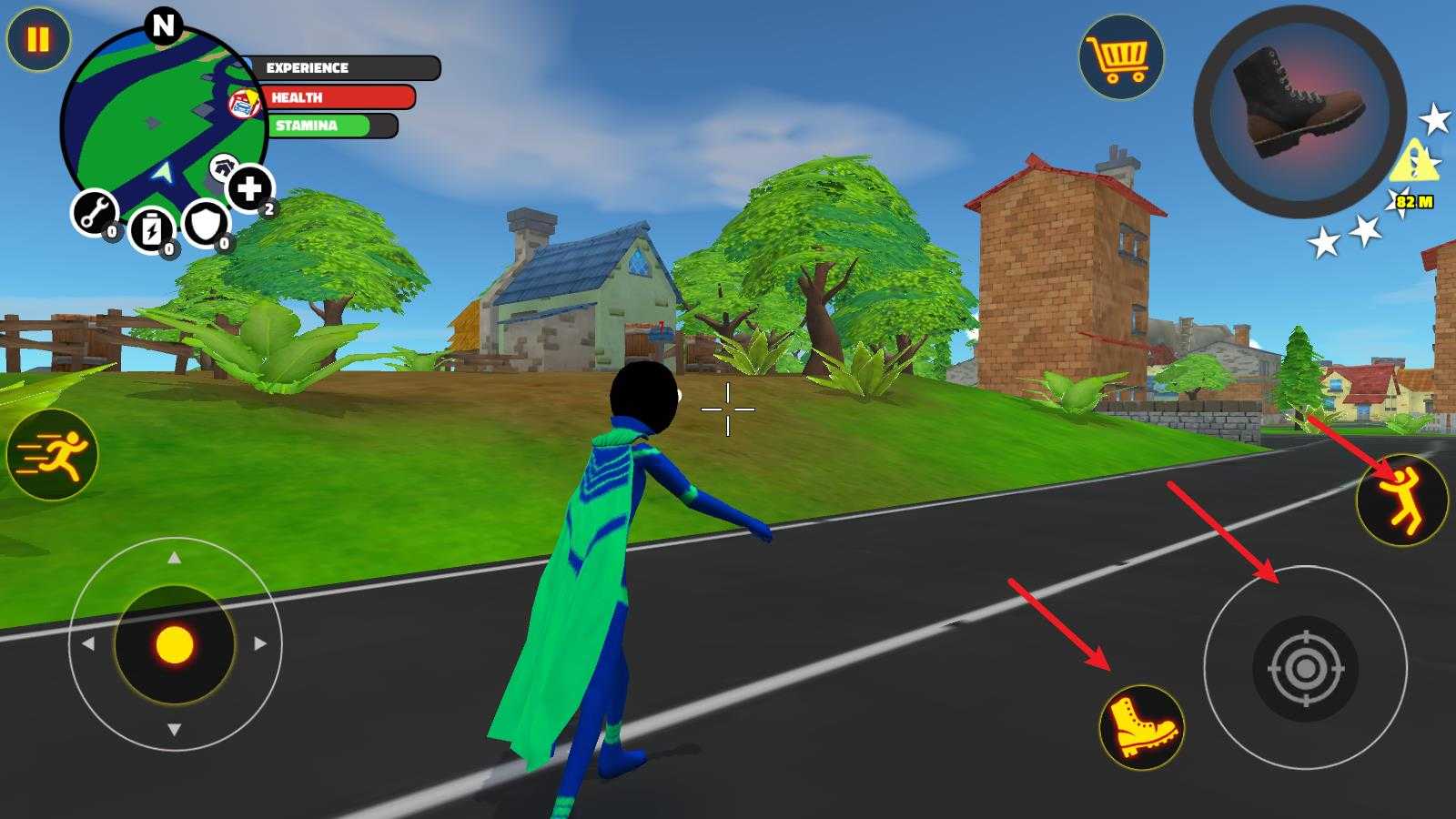Pause the game with the pause button
This screenshot has height=819, width=1456.
38,39
